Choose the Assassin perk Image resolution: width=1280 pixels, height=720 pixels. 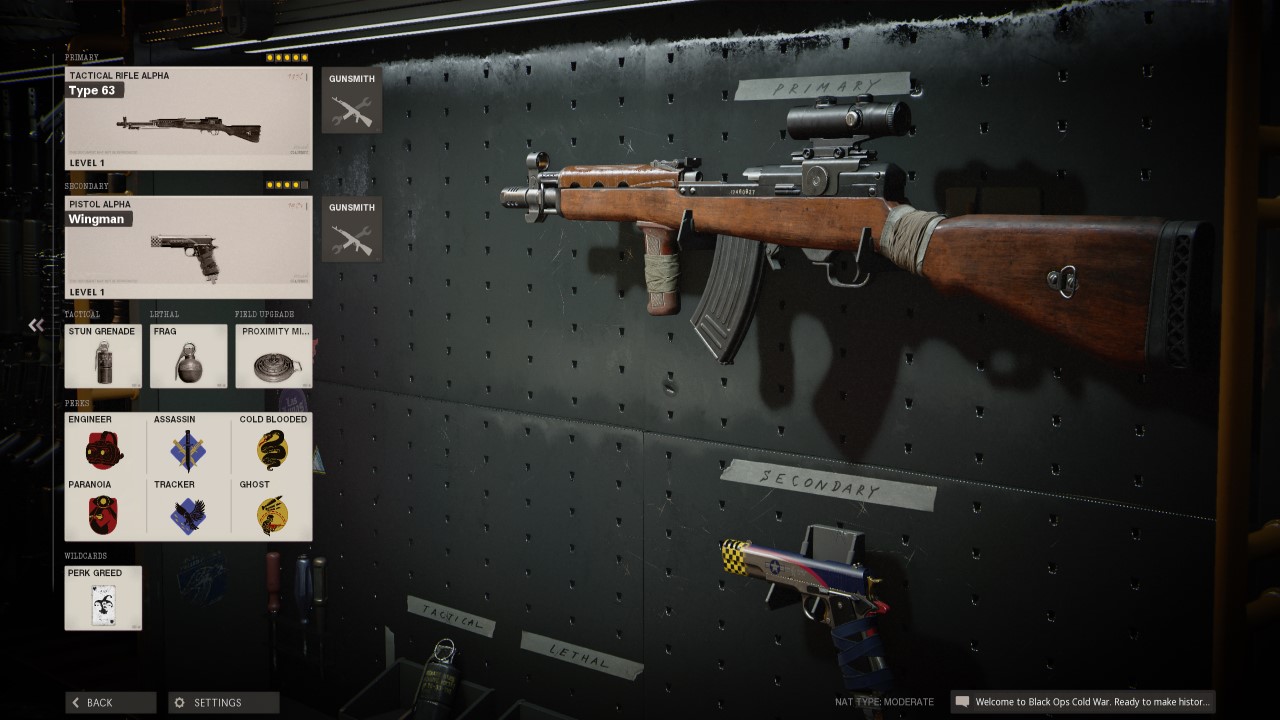[x=188, y=444]
